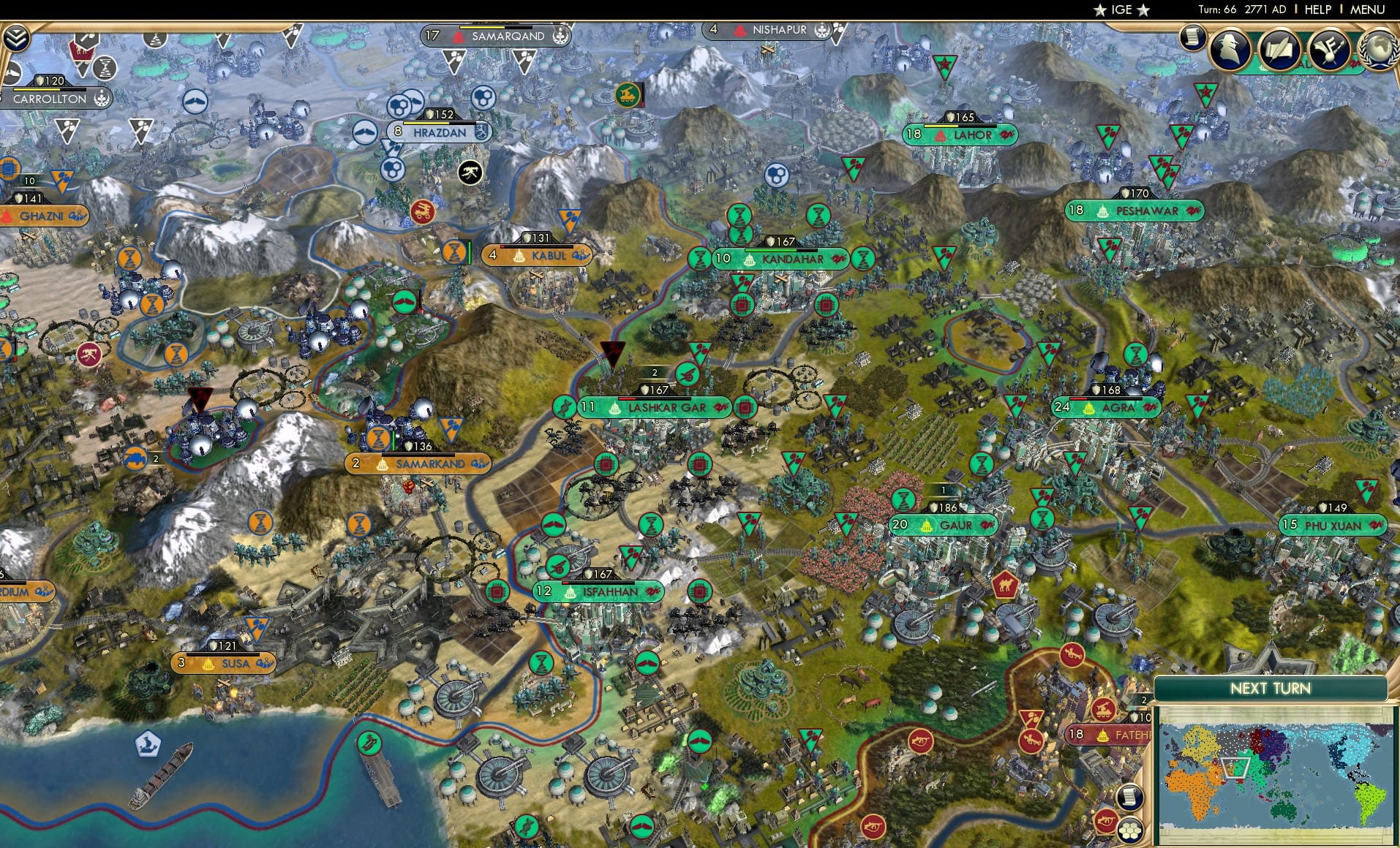The height and width of the screenshot is (848, 1400).
Task: Click the IGE label at the top
Action: tap(1124, 10)
